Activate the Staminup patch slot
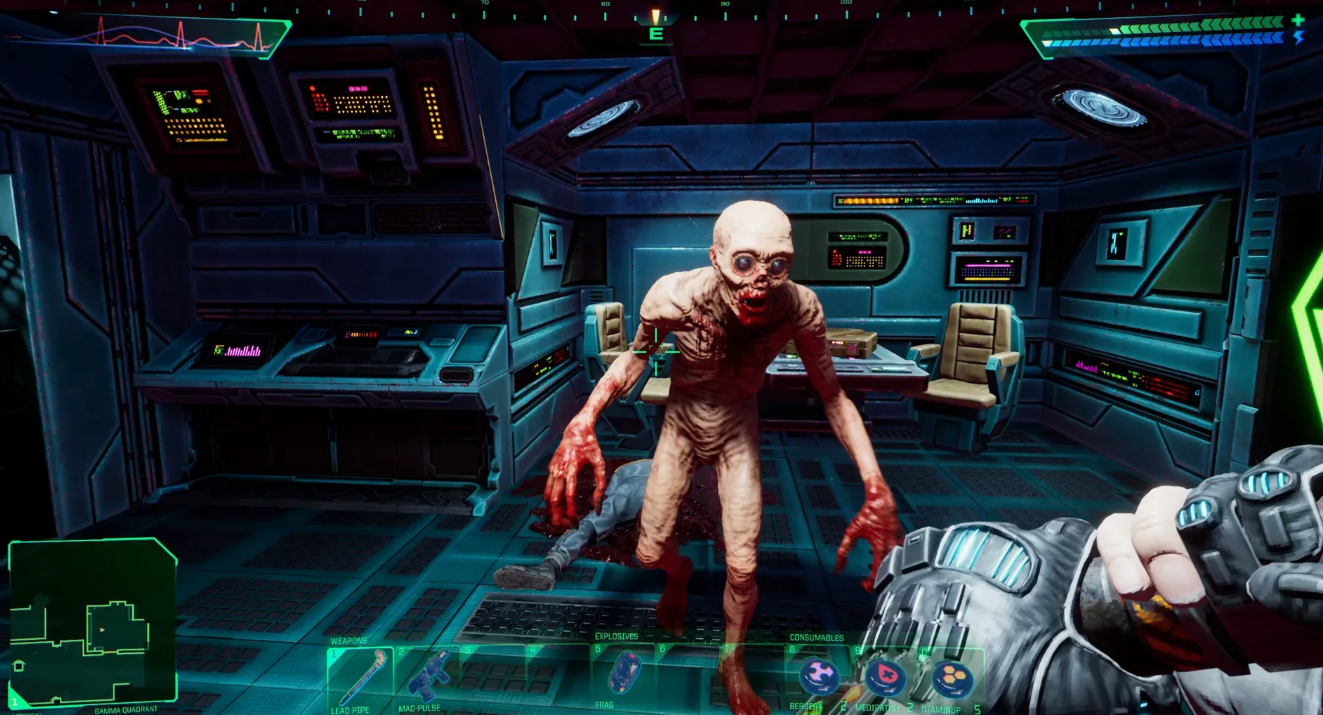The width and height of the screenshot is (1323, 715). (951, 678)
